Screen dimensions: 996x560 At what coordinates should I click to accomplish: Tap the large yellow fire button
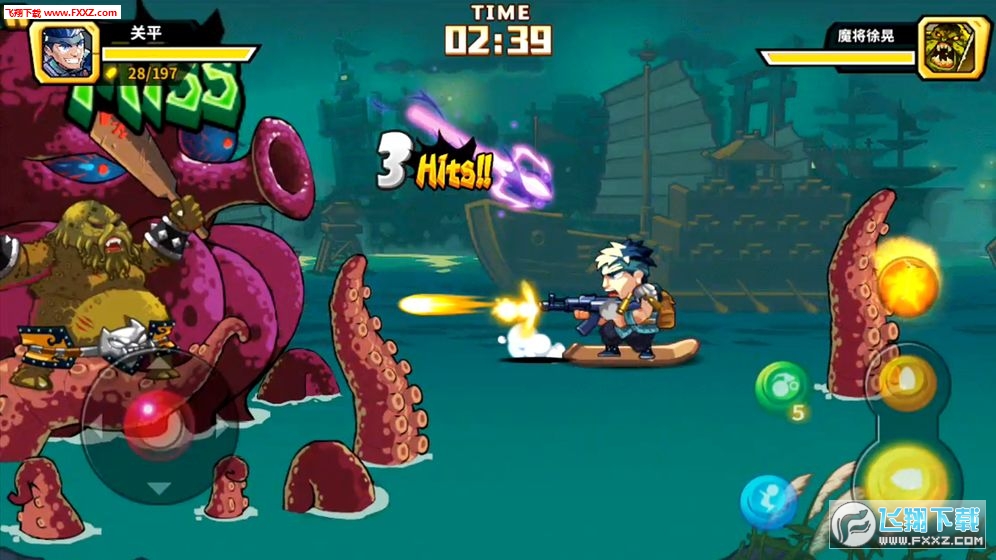tap(908, 469)
